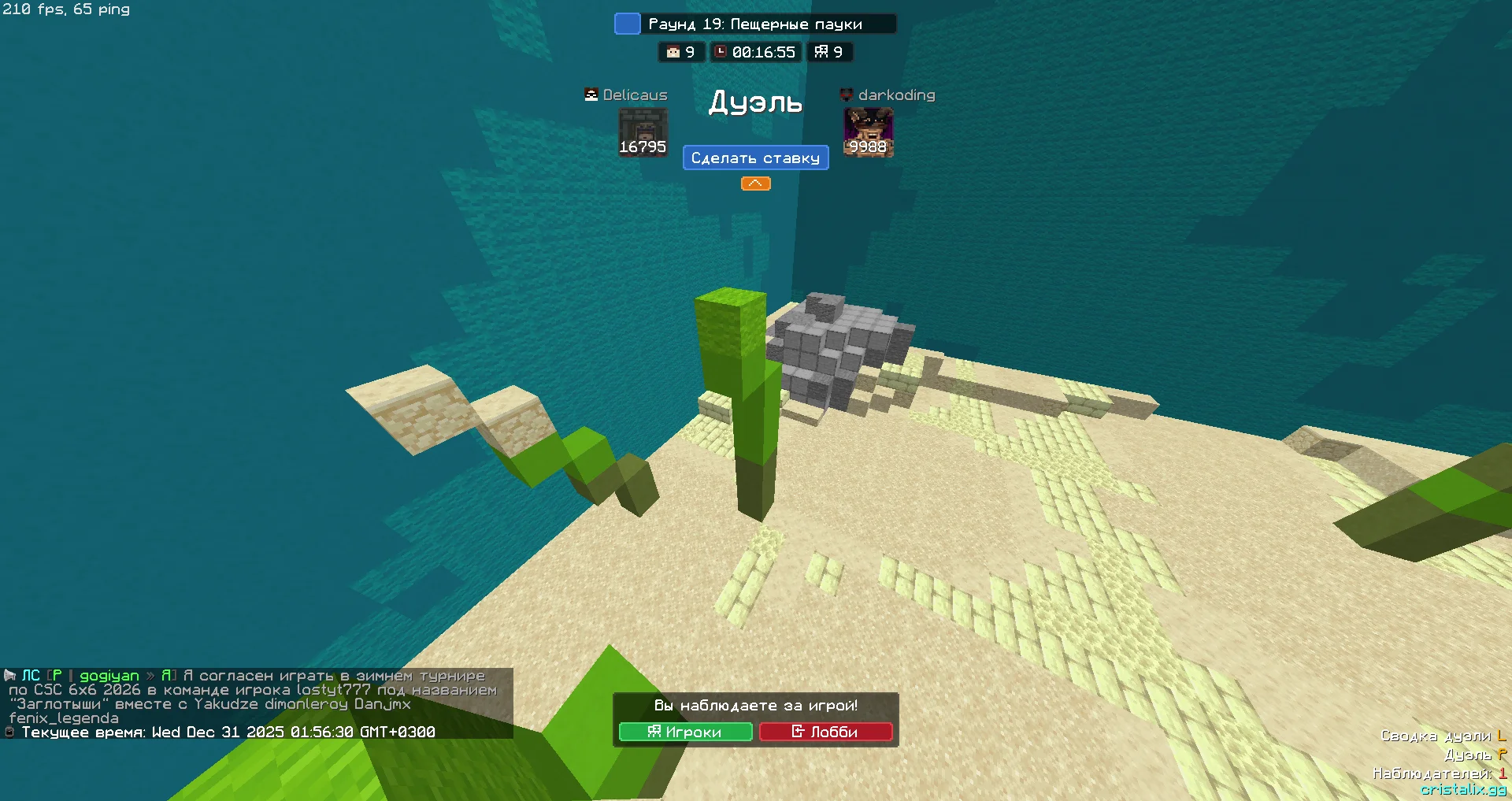The image size is (1512, 801).
Task: Select Delicaus player avatar
Action: 643,132
